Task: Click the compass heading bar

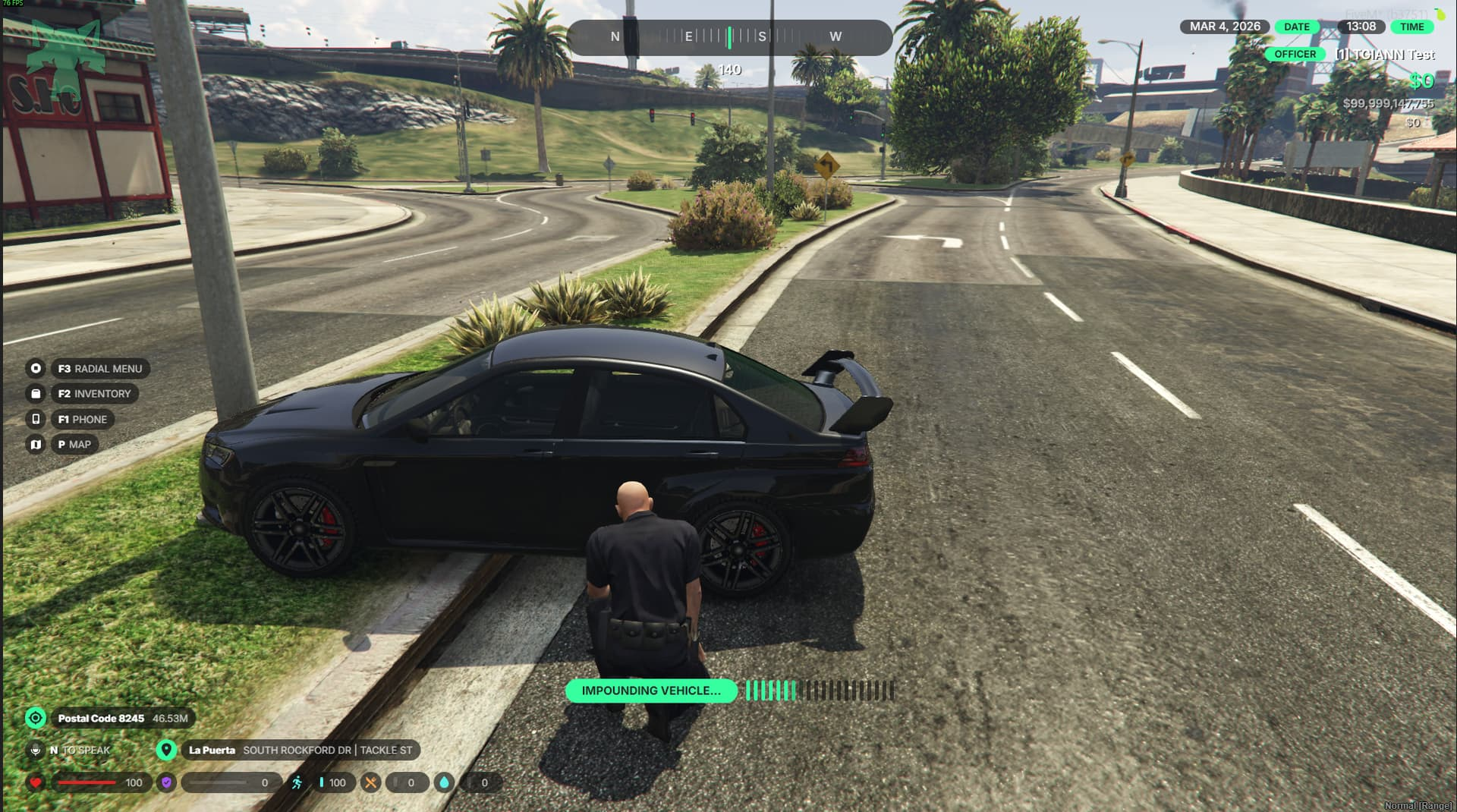Action: coord(728,36)
